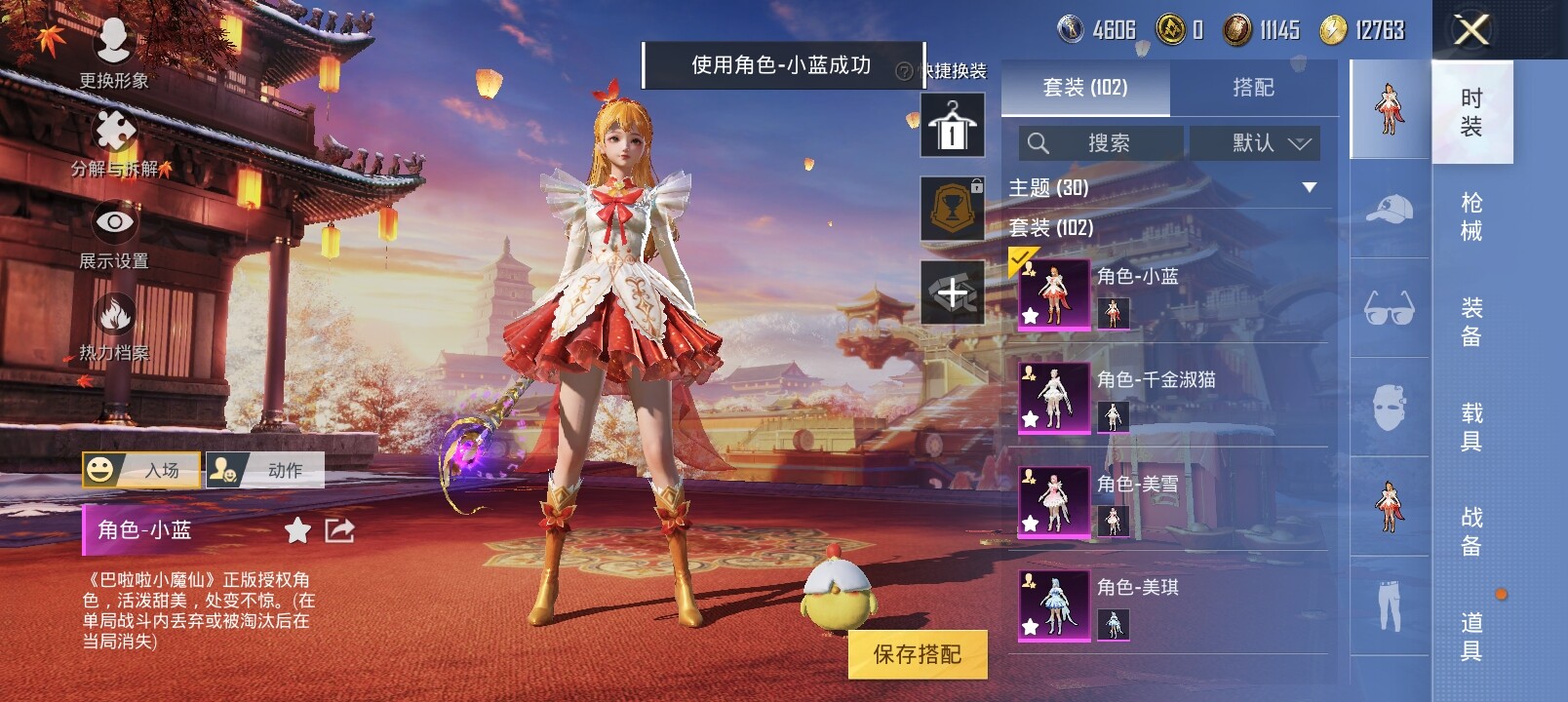The height and width of the screenshot is (702, 1568).
Task: Open 分解与拆解 (disassemble) menu
Action: point(114,141)
